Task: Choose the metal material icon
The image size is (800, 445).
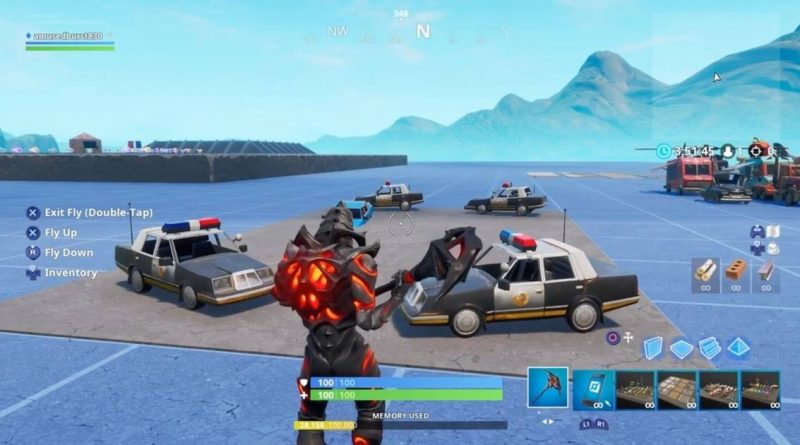Action: pos(764,271)
